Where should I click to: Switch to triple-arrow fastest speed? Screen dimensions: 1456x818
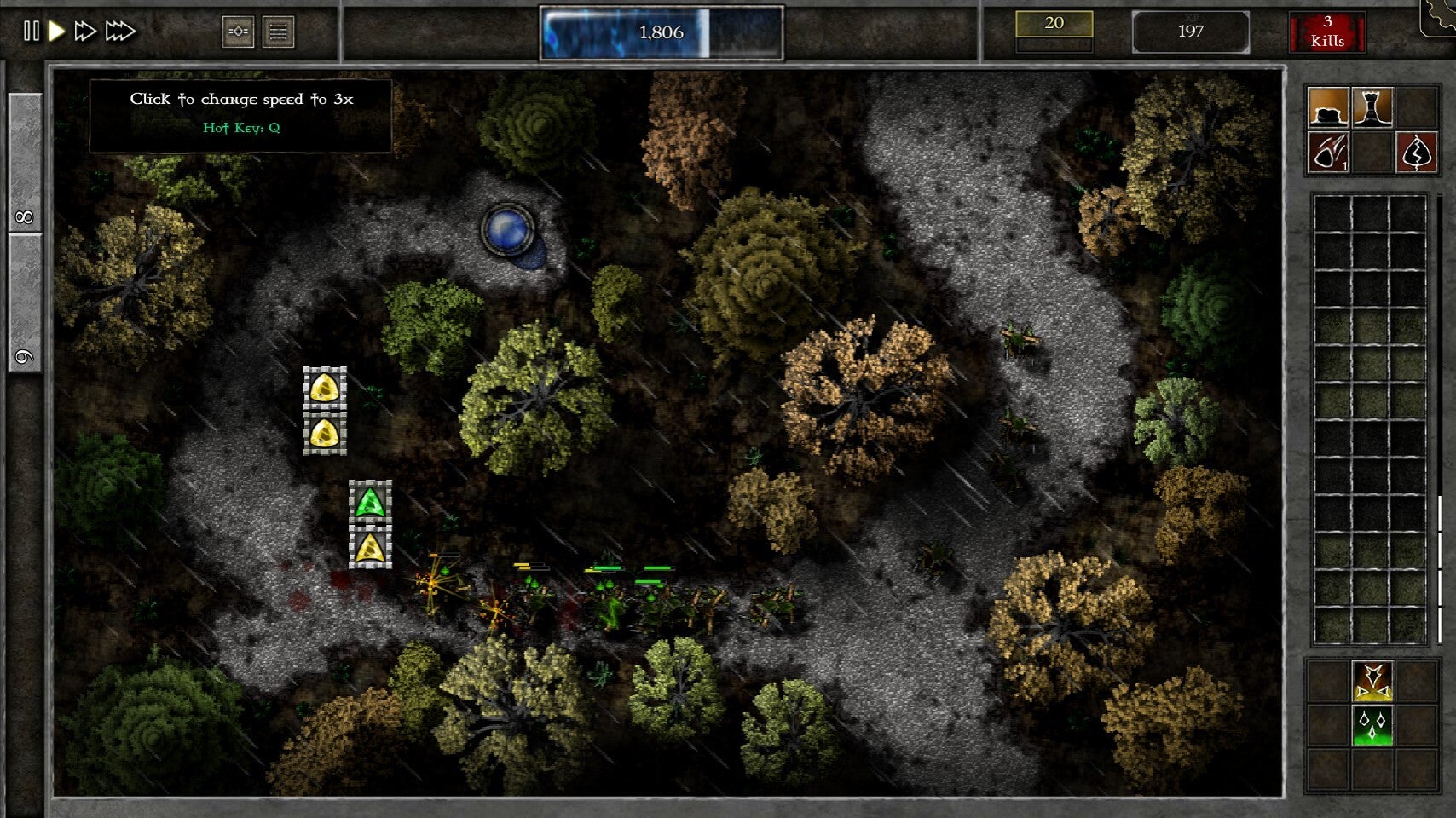click(120, 32)
